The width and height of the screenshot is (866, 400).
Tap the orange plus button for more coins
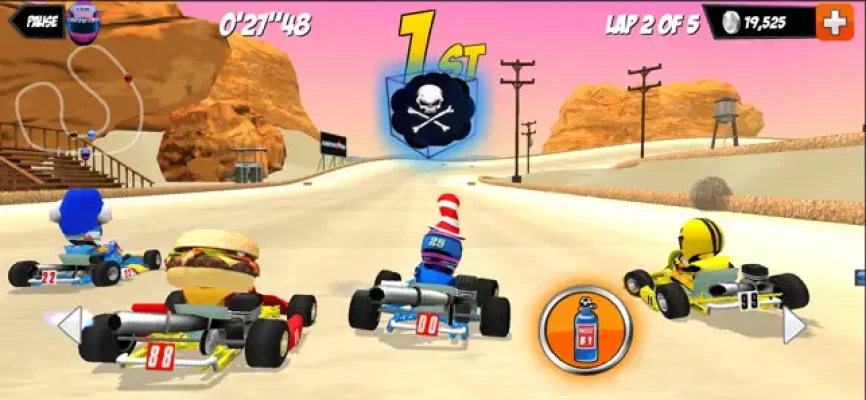tap(834, 21)
